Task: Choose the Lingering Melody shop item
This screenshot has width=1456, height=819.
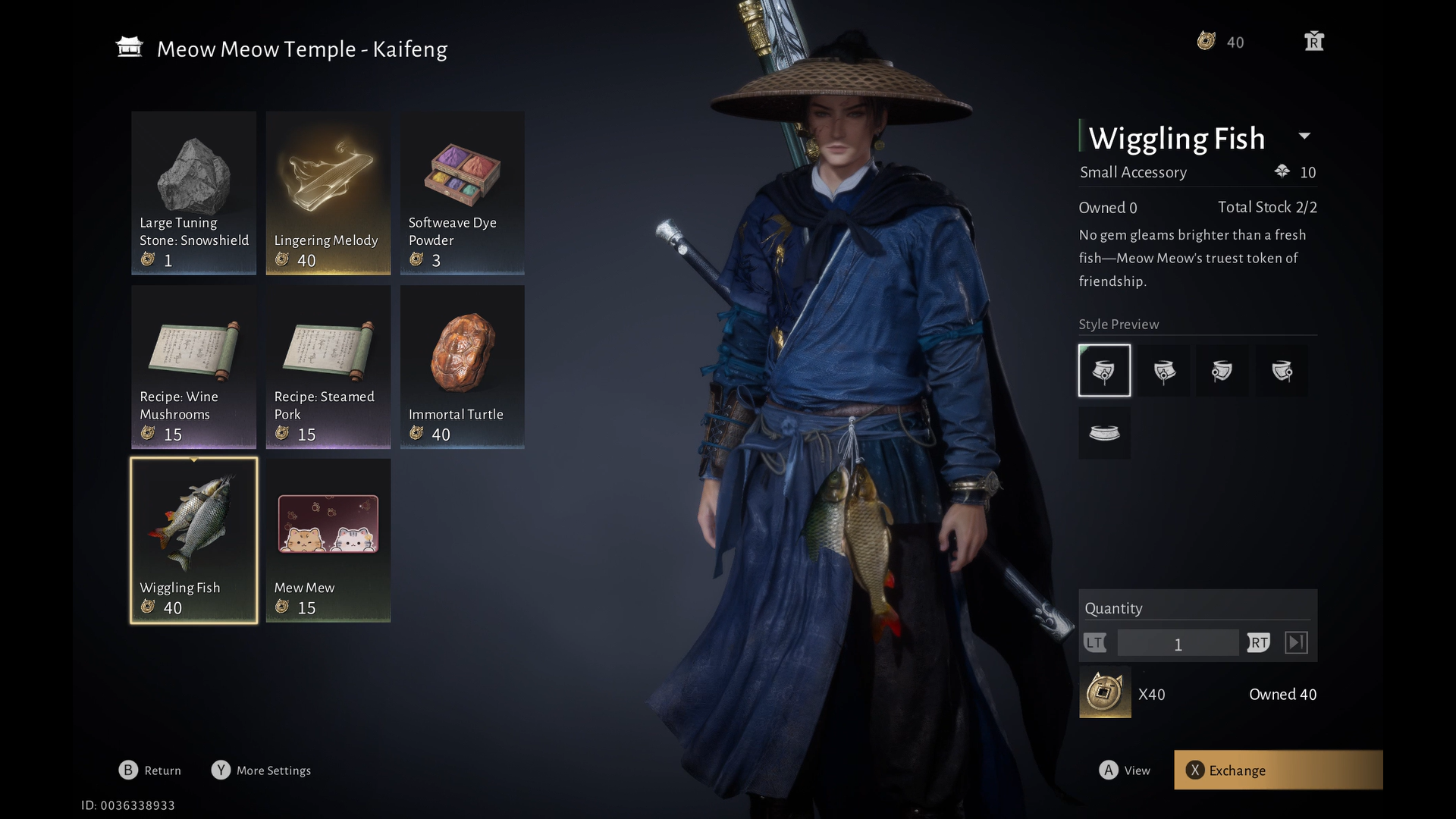Action: coord(328,193)
